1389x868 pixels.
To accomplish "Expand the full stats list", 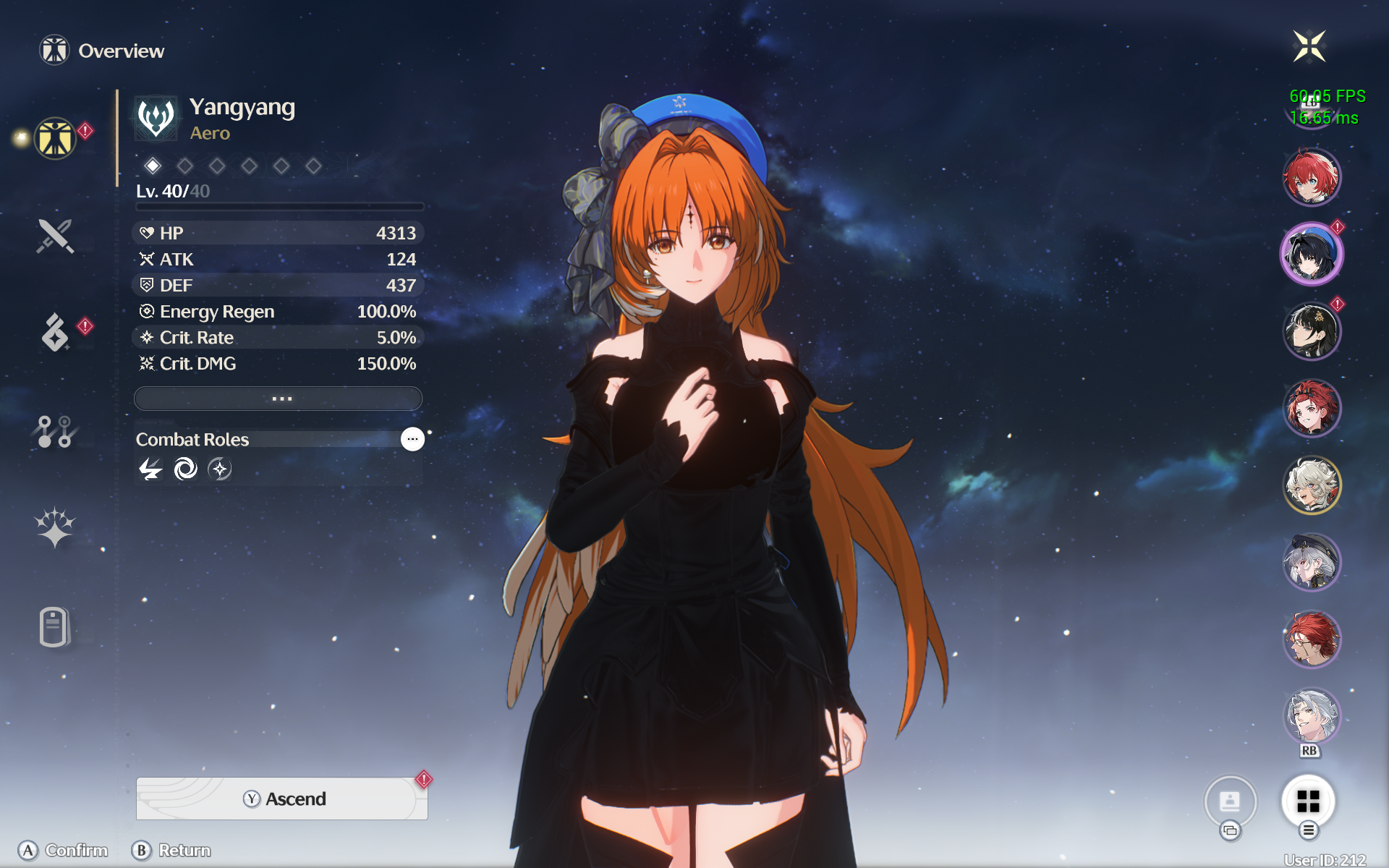I will (279, 399).
